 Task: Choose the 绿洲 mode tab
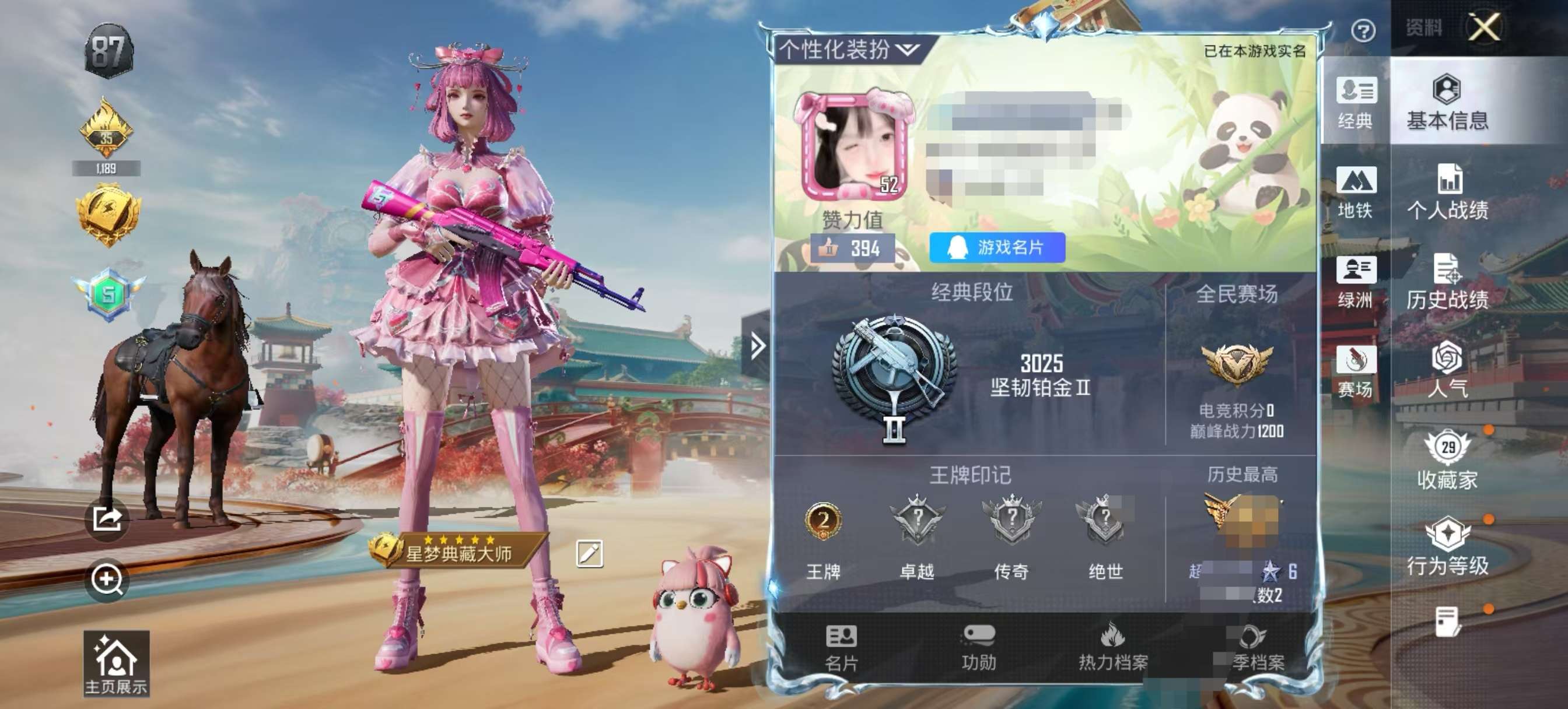pyautogui.click(x=1355, y=282)
